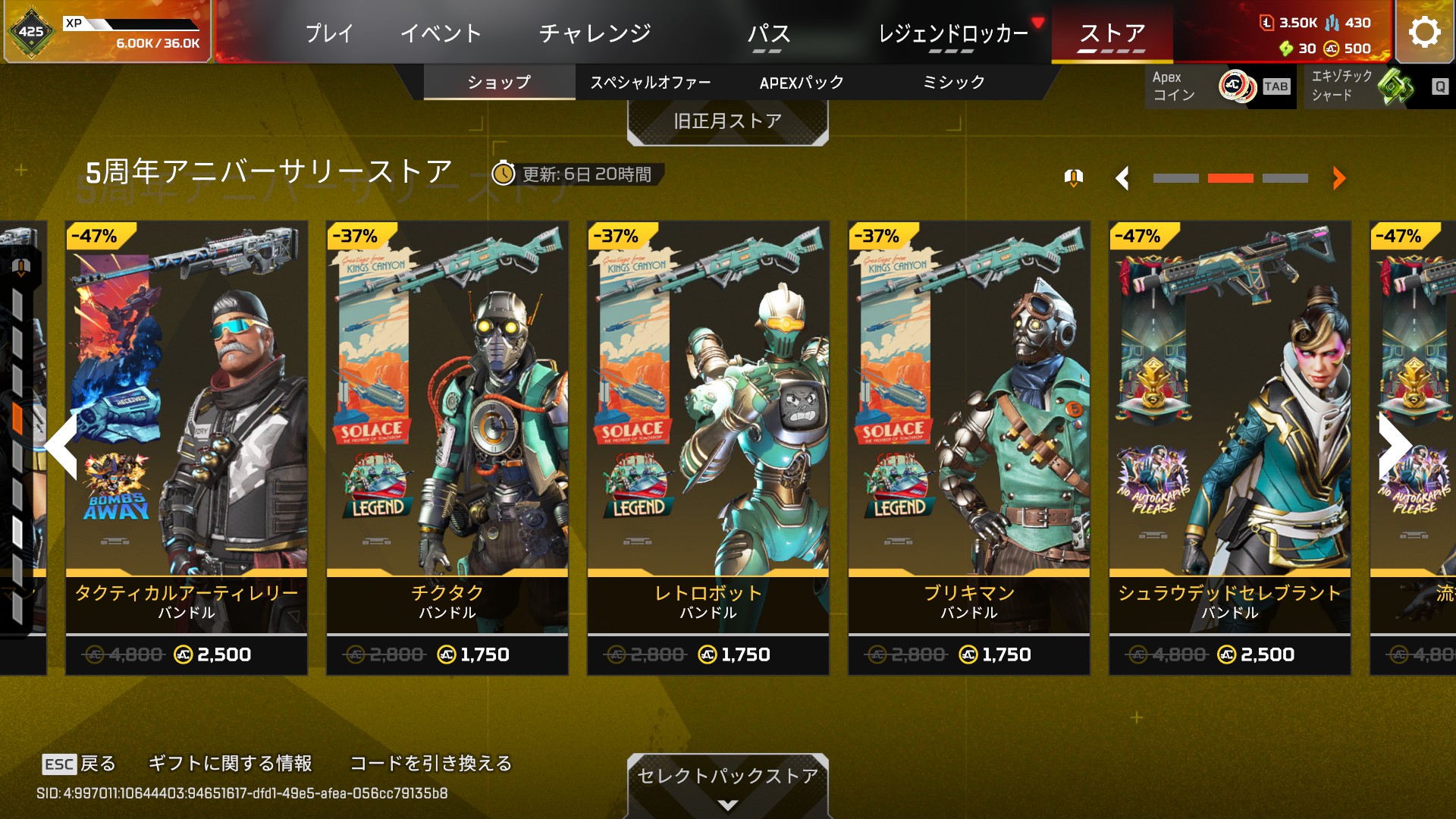Open the settings gear icon
The width and height of the screenshot is (1456, 819).
coord(1424,32)
